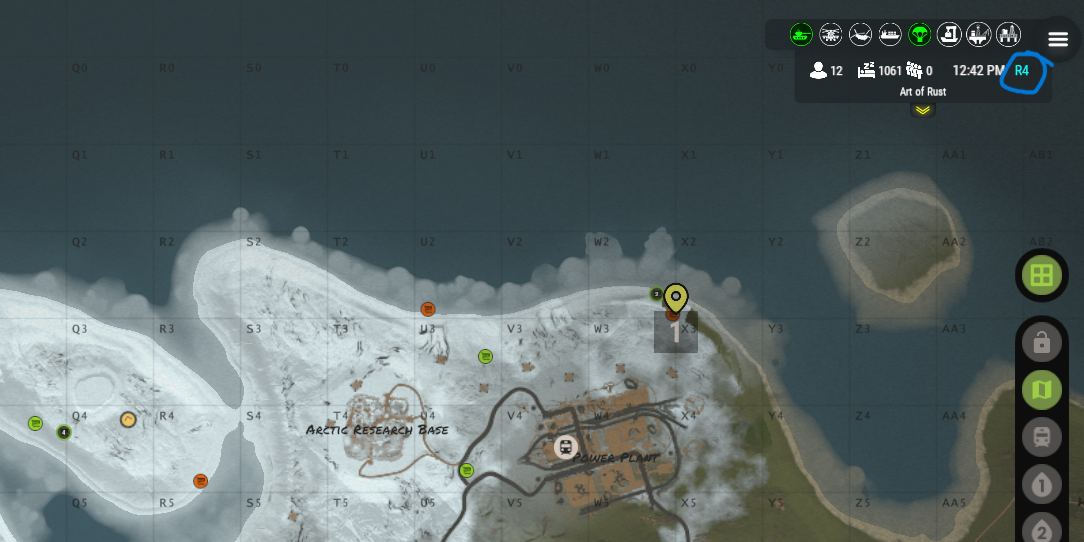Toggle the large oil rig icon

point(1008,35)
